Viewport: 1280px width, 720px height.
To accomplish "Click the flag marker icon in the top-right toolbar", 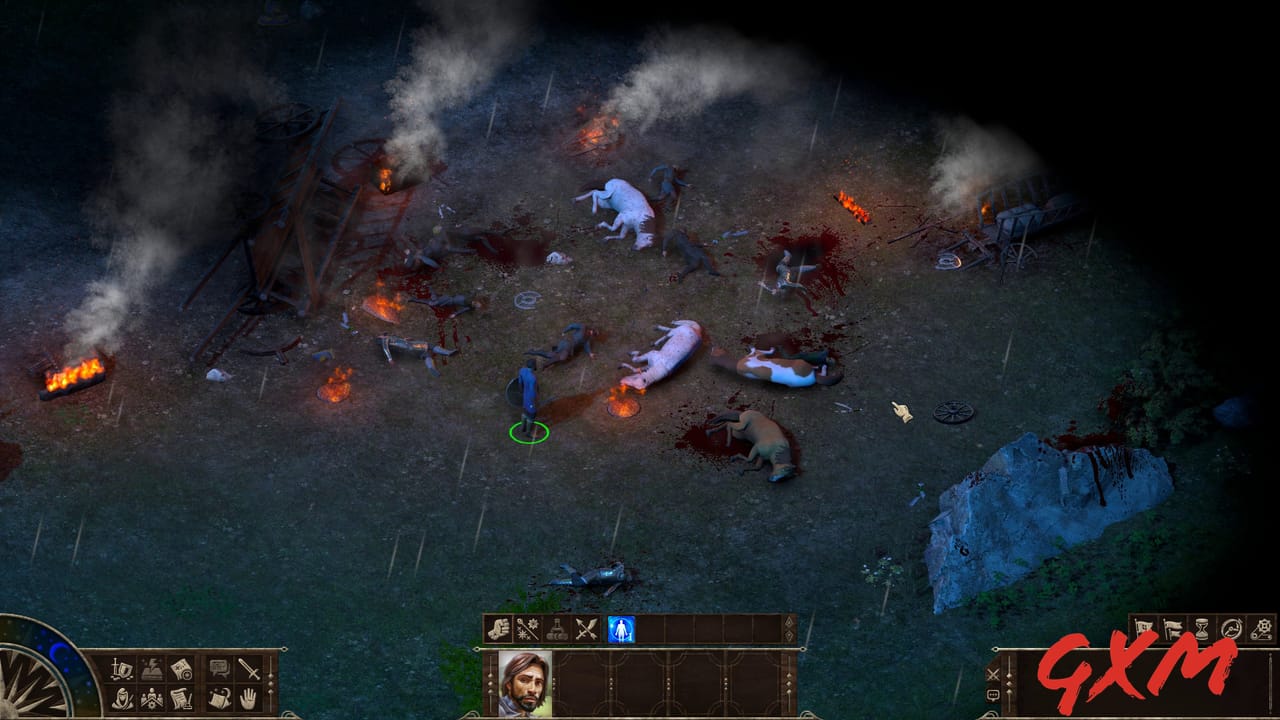I will (1143, 627).
